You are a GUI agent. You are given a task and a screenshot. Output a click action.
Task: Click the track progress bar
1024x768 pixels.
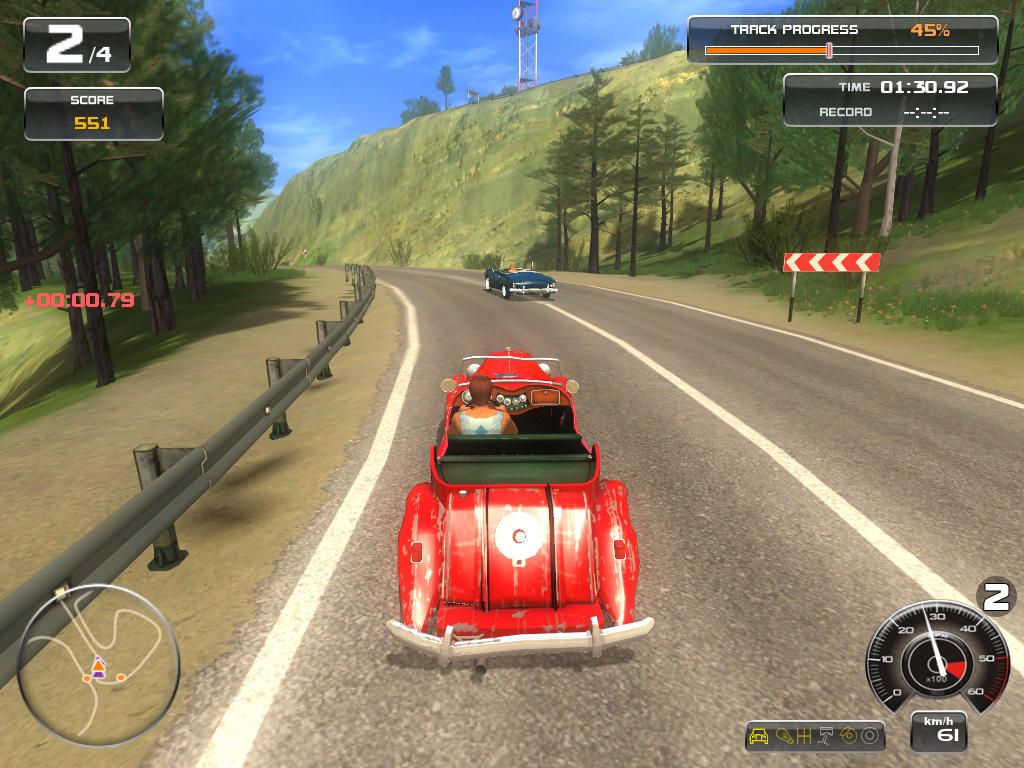[841, 50]
